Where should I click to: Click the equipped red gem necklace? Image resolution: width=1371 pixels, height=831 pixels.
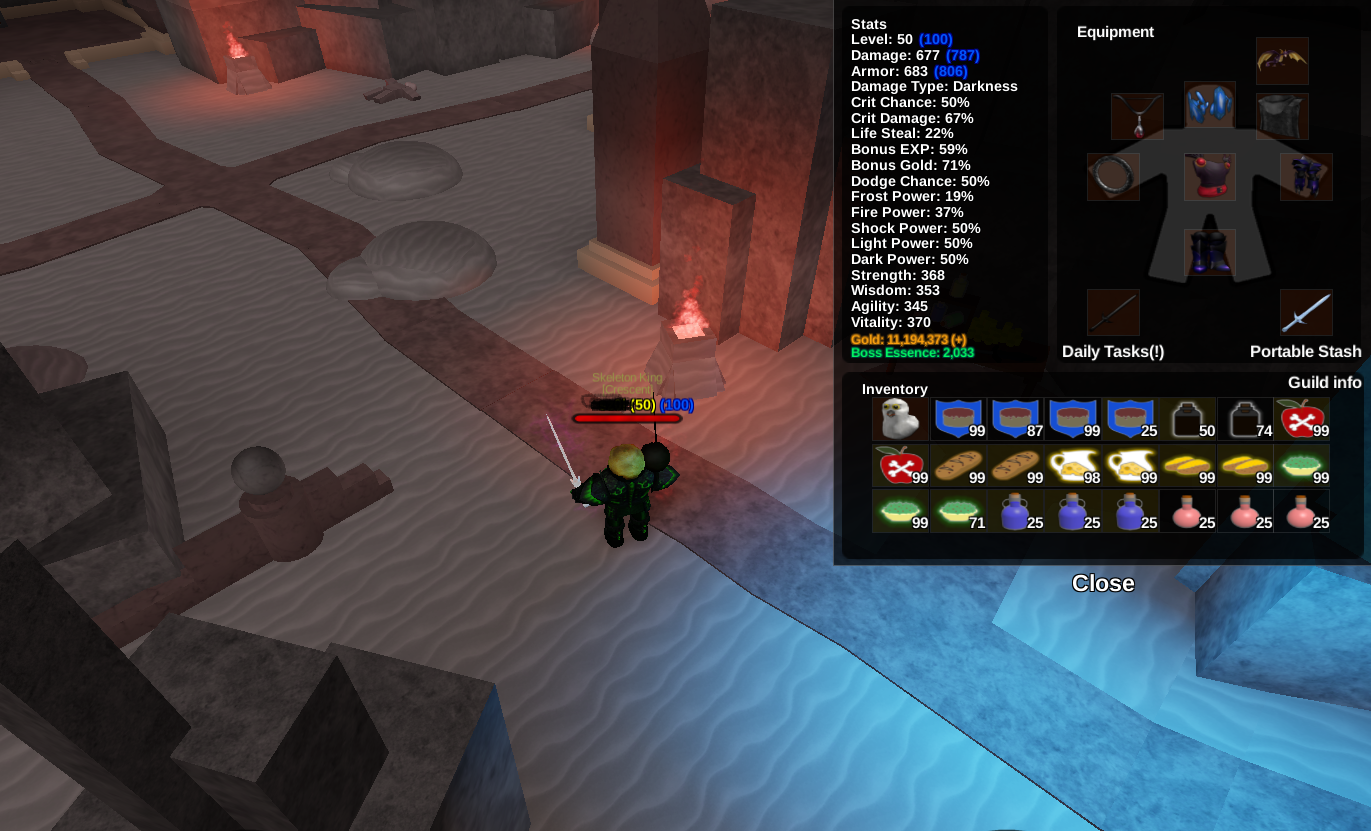pyautogui.click(x=1137, y=117)
